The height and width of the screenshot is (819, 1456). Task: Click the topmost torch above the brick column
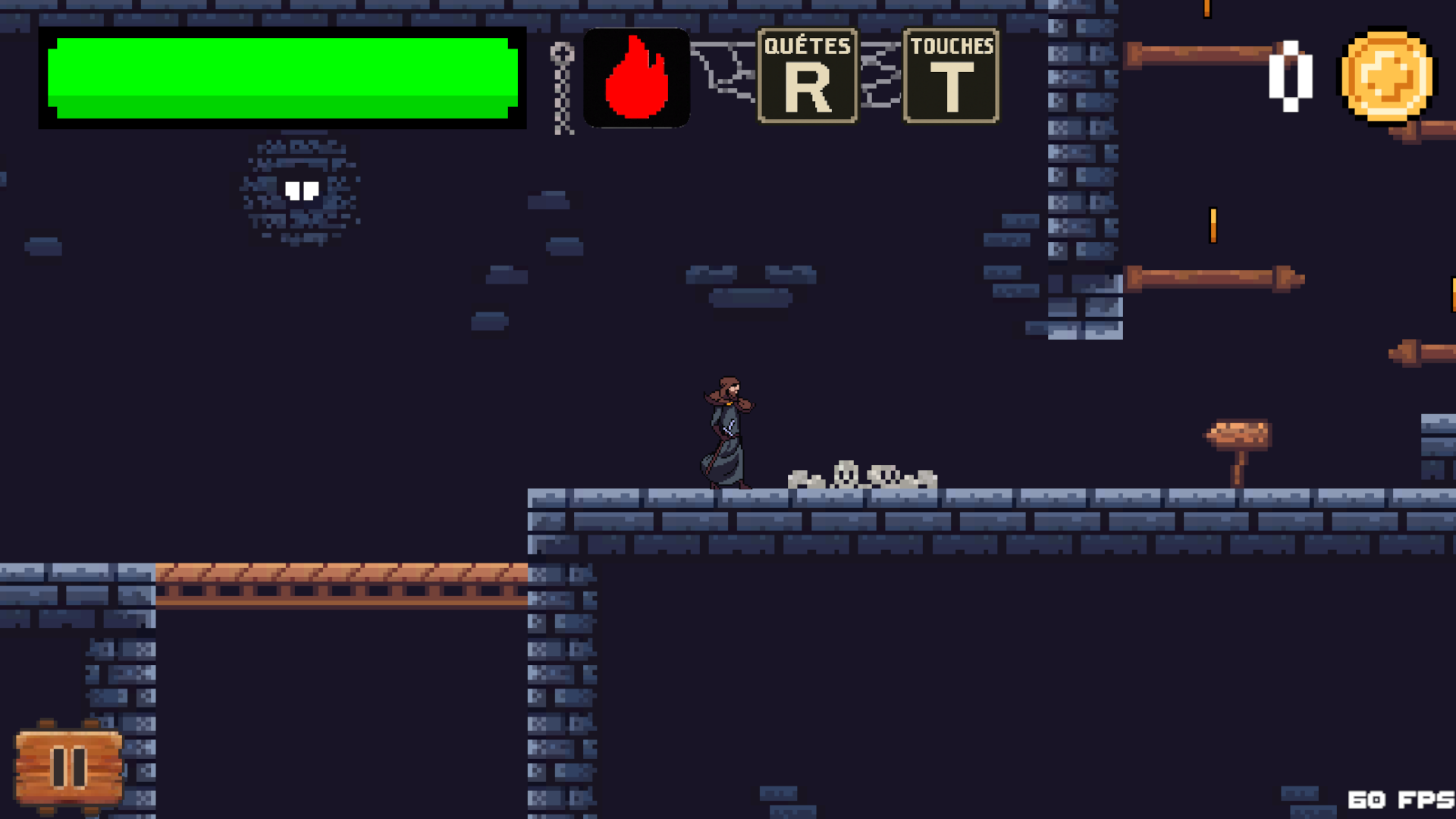(1206, 9)
